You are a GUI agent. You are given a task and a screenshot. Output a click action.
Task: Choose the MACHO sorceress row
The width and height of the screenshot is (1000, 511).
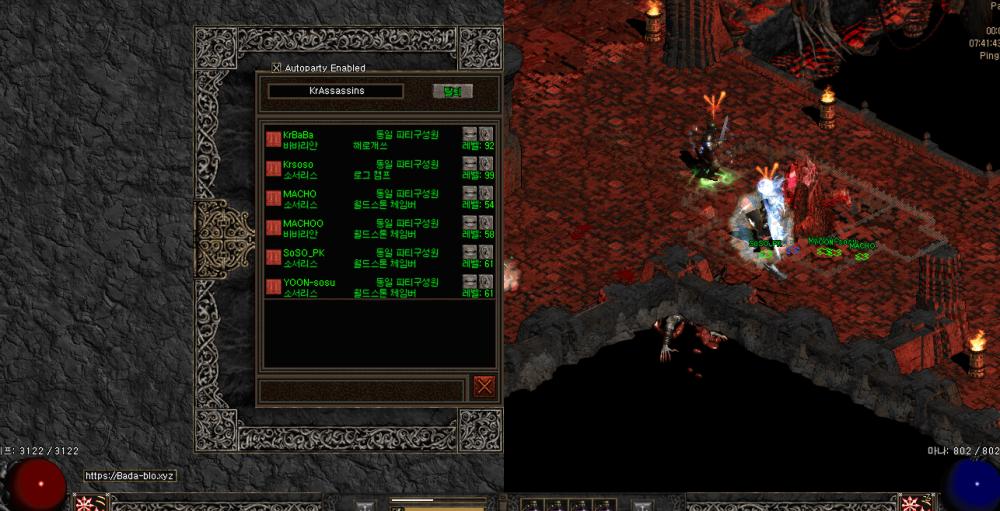299,194
